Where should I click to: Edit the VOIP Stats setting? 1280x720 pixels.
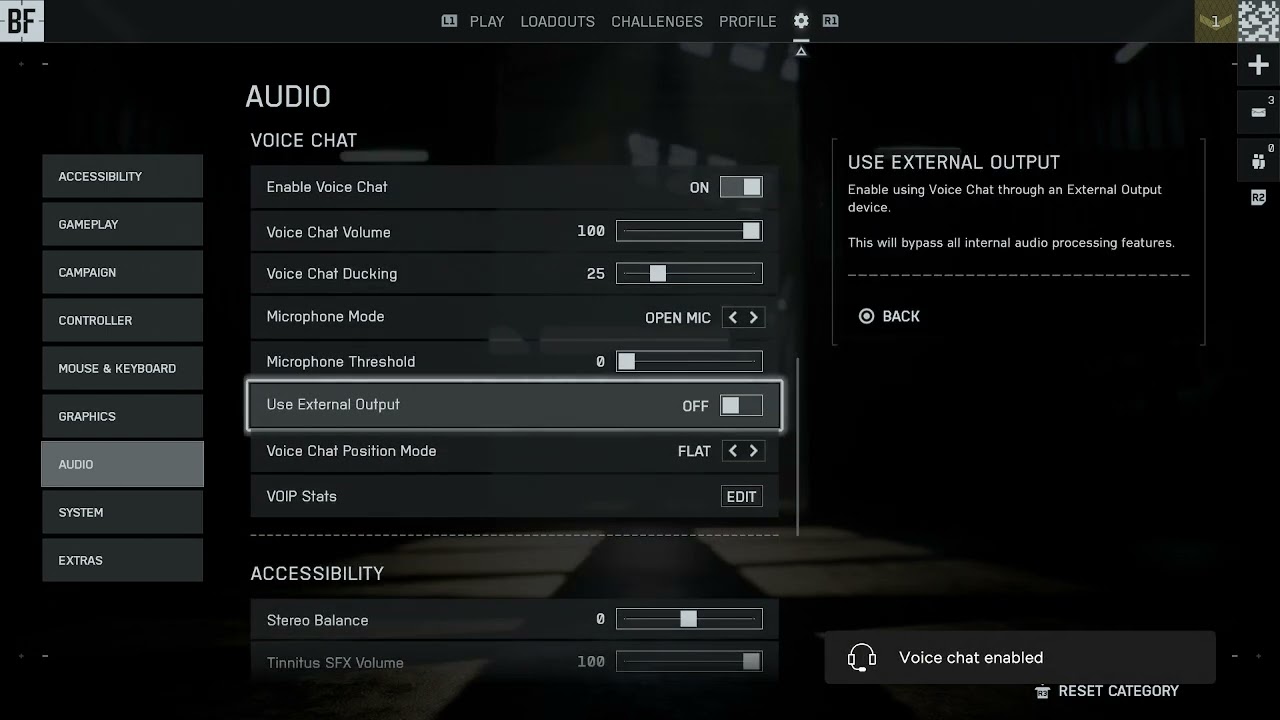[741, 497]
